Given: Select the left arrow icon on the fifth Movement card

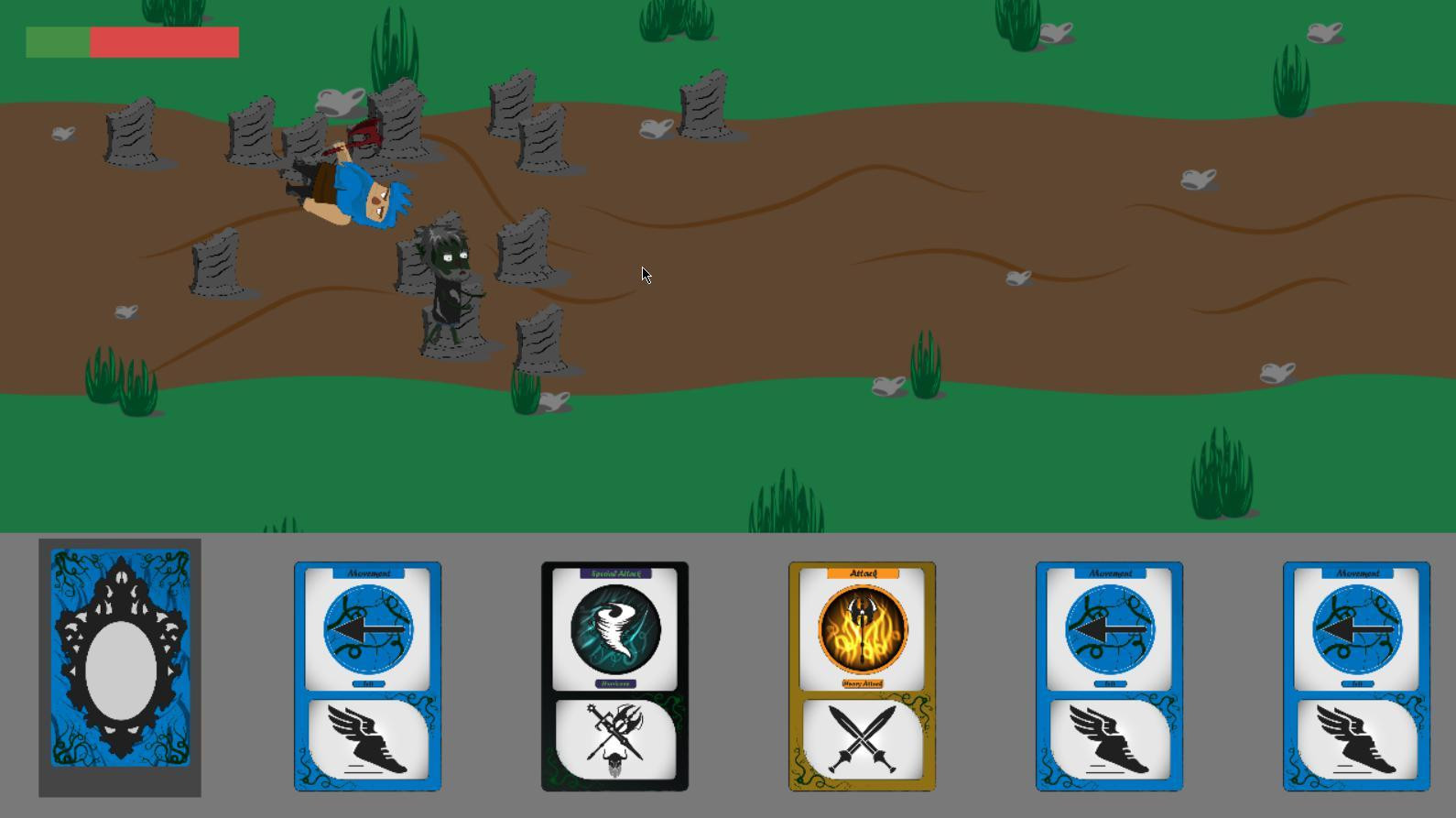Looking at the screenshot, I should pyautogui.click(x=1110, y=630).
